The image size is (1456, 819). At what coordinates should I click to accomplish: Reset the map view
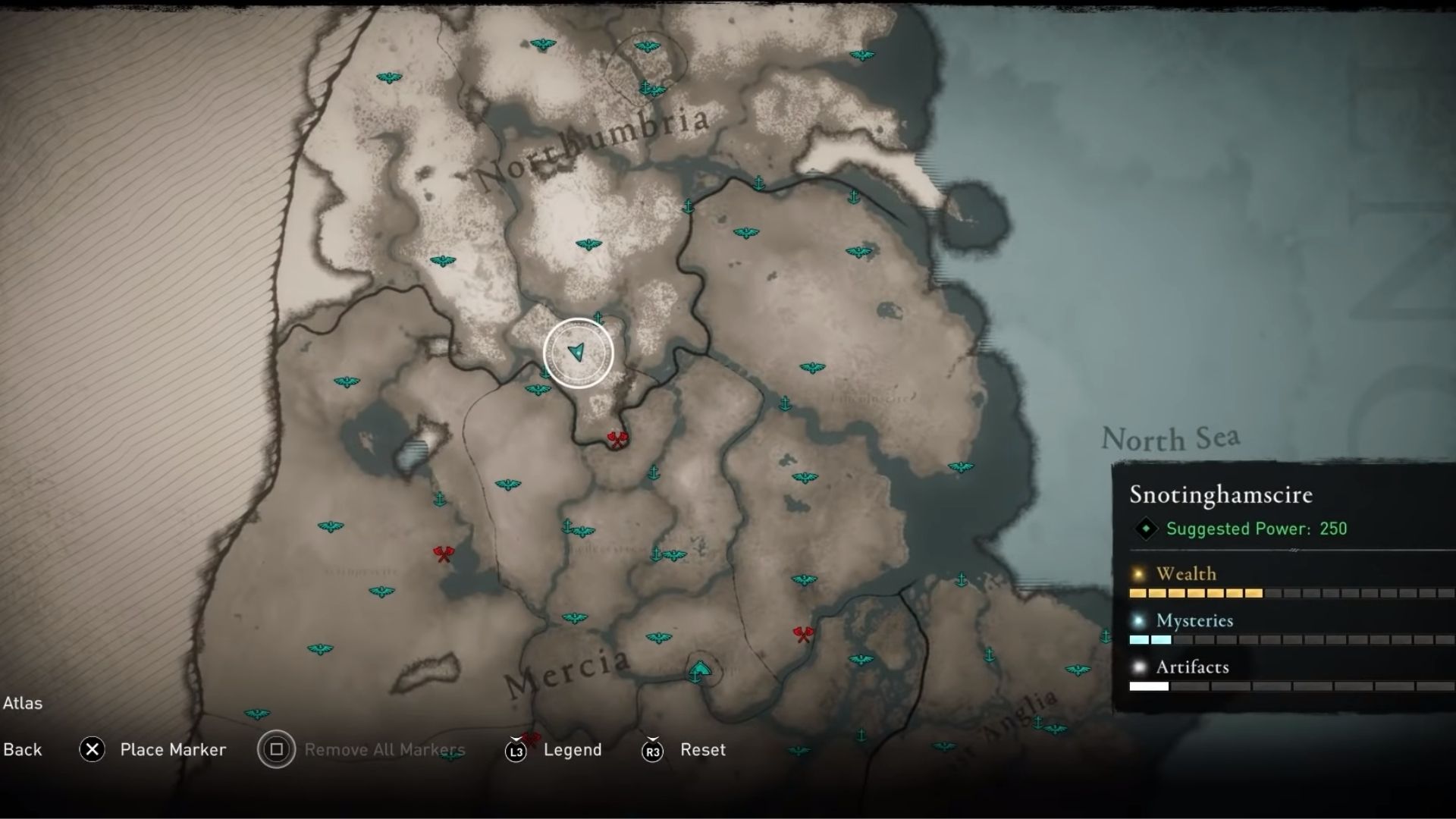coord(701,750)
